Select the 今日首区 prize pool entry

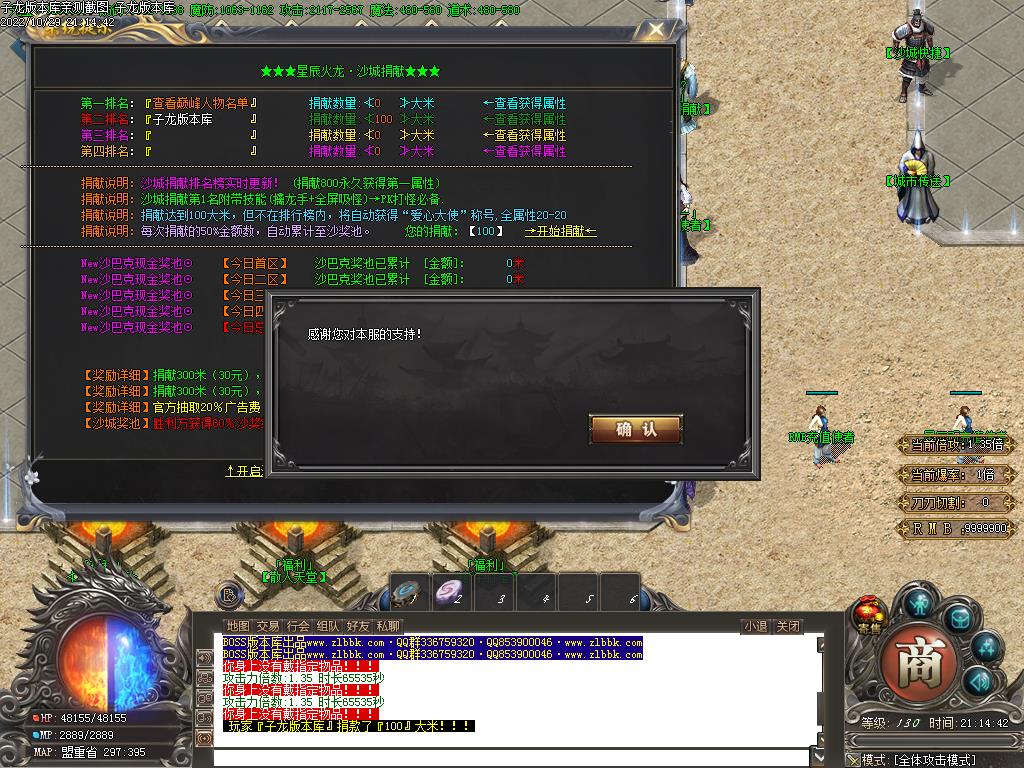coord(255,263)
